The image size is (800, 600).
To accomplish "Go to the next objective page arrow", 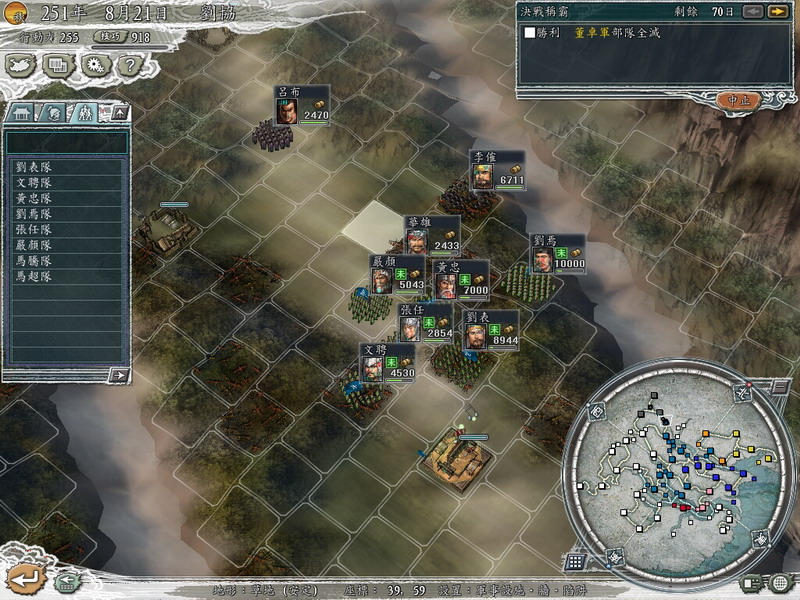I will (777, 11).
